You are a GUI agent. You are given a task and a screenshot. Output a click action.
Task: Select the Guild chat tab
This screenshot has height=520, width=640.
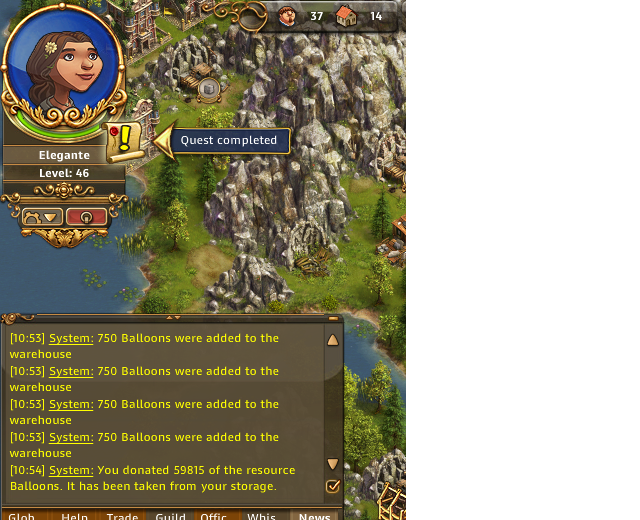tap(170, 516)
